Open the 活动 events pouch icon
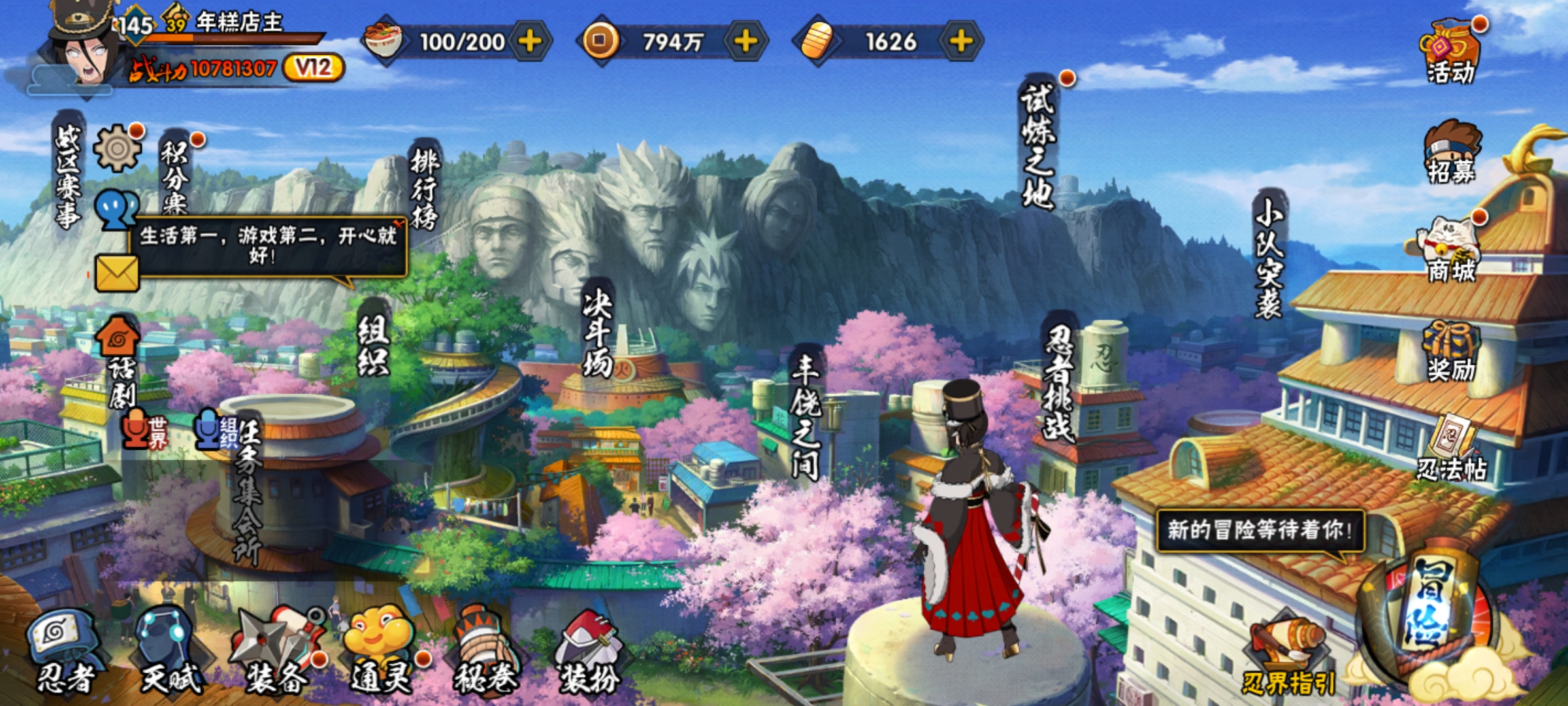This screenshot has width=1568, height=706. tap(1450, 51)
